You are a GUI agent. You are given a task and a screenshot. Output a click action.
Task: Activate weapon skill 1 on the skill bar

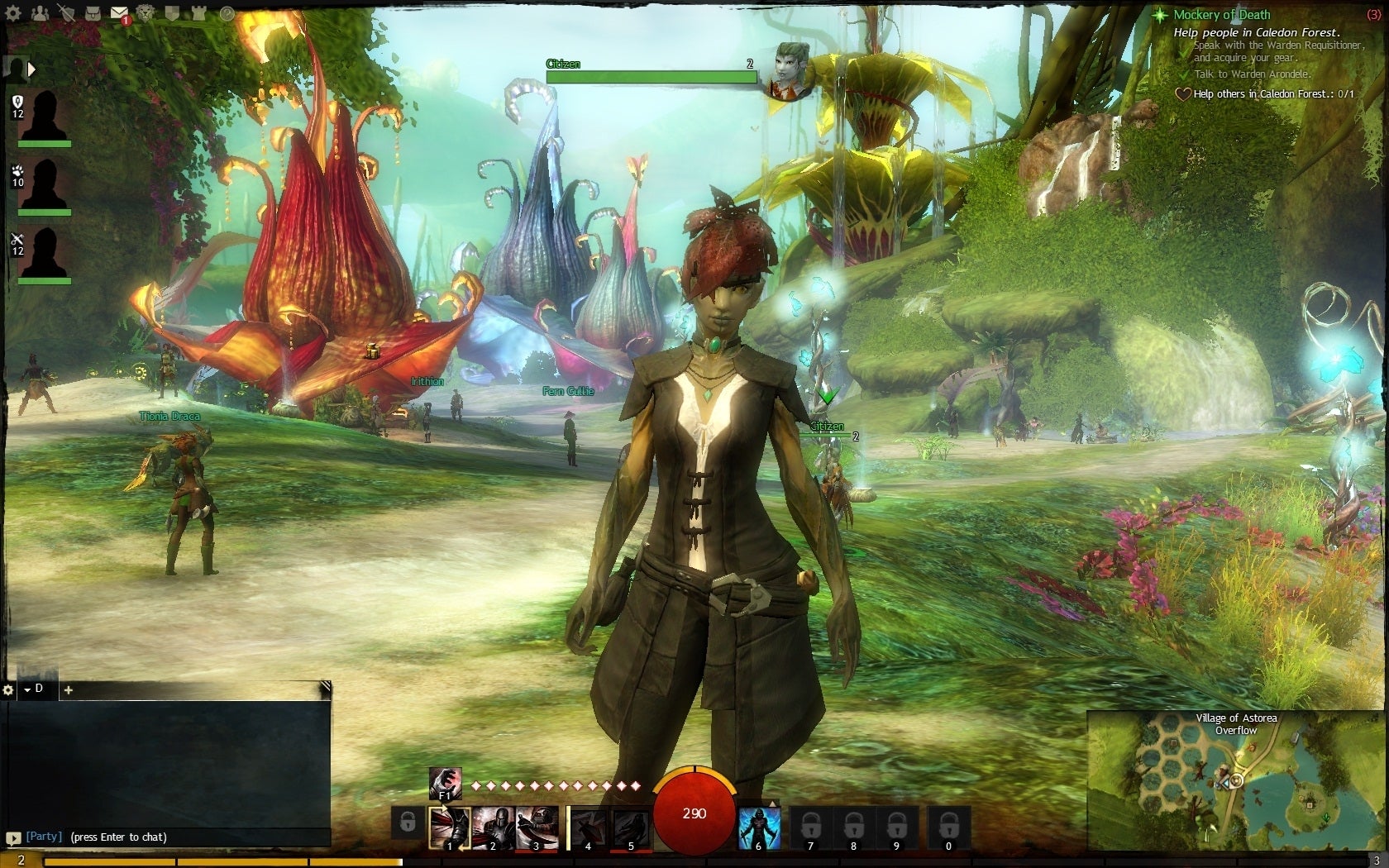pyautogui.click(x=450, y=826)
